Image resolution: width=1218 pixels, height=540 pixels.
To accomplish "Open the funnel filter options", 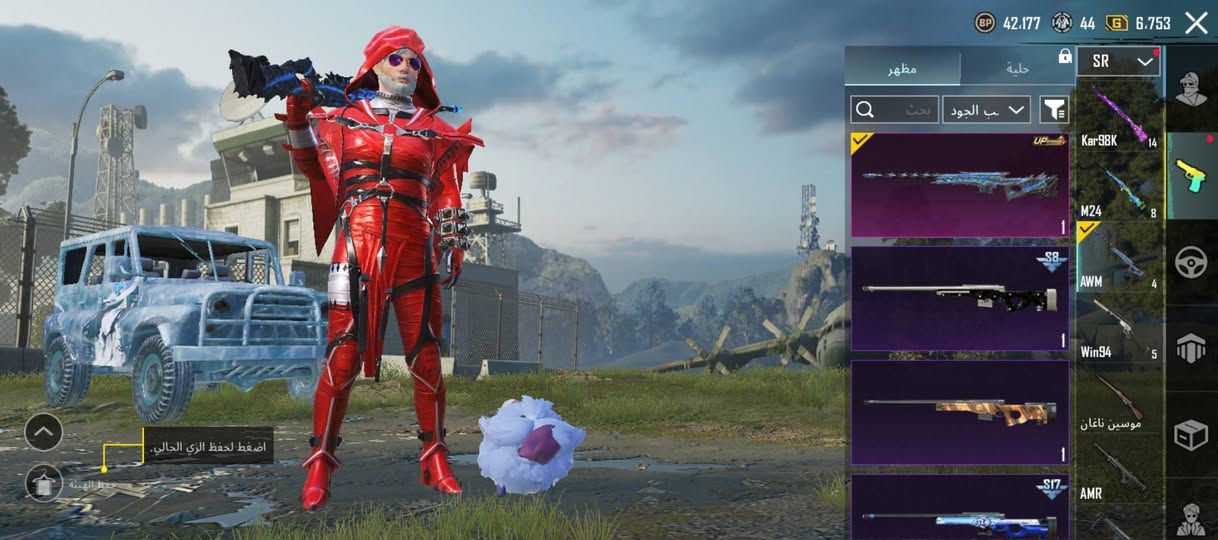I will click(1054, 109).
